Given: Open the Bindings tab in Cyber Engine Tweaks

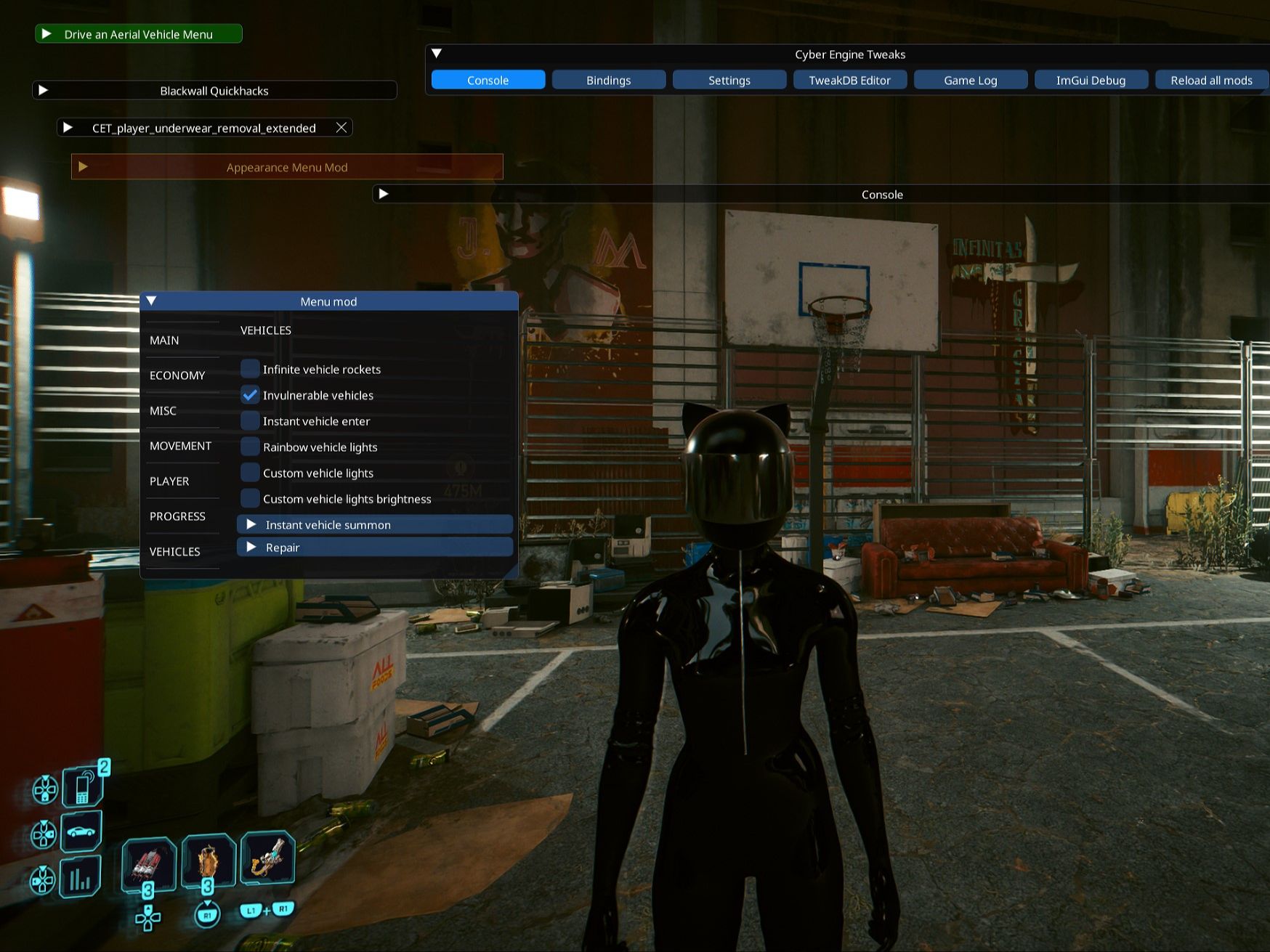Looking at the screenshot, I should coord(608,80).
